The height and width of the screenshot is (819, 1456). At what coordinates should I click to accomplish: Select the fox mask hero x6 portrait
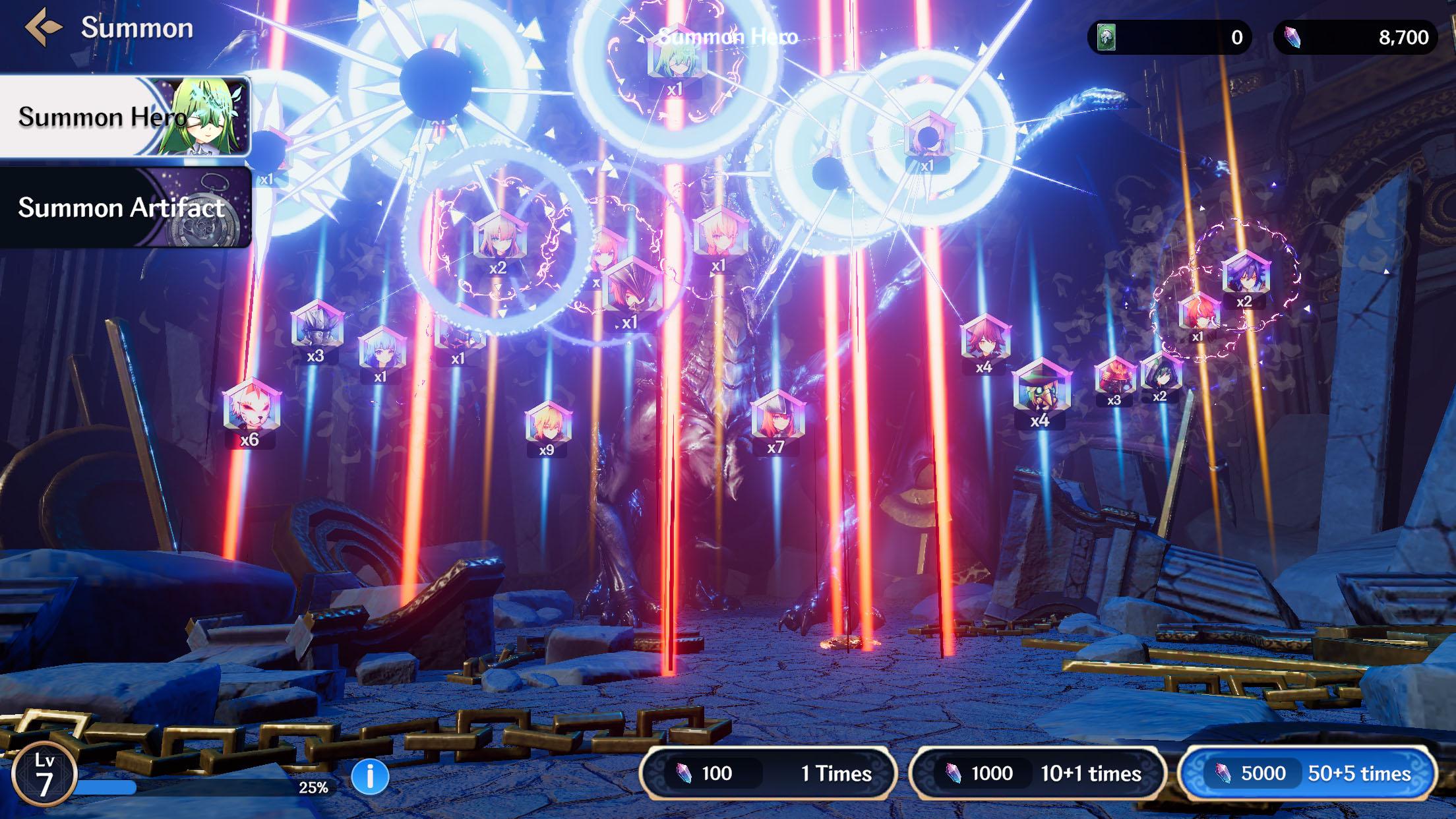pyautogui.click(x=251, y=406)
